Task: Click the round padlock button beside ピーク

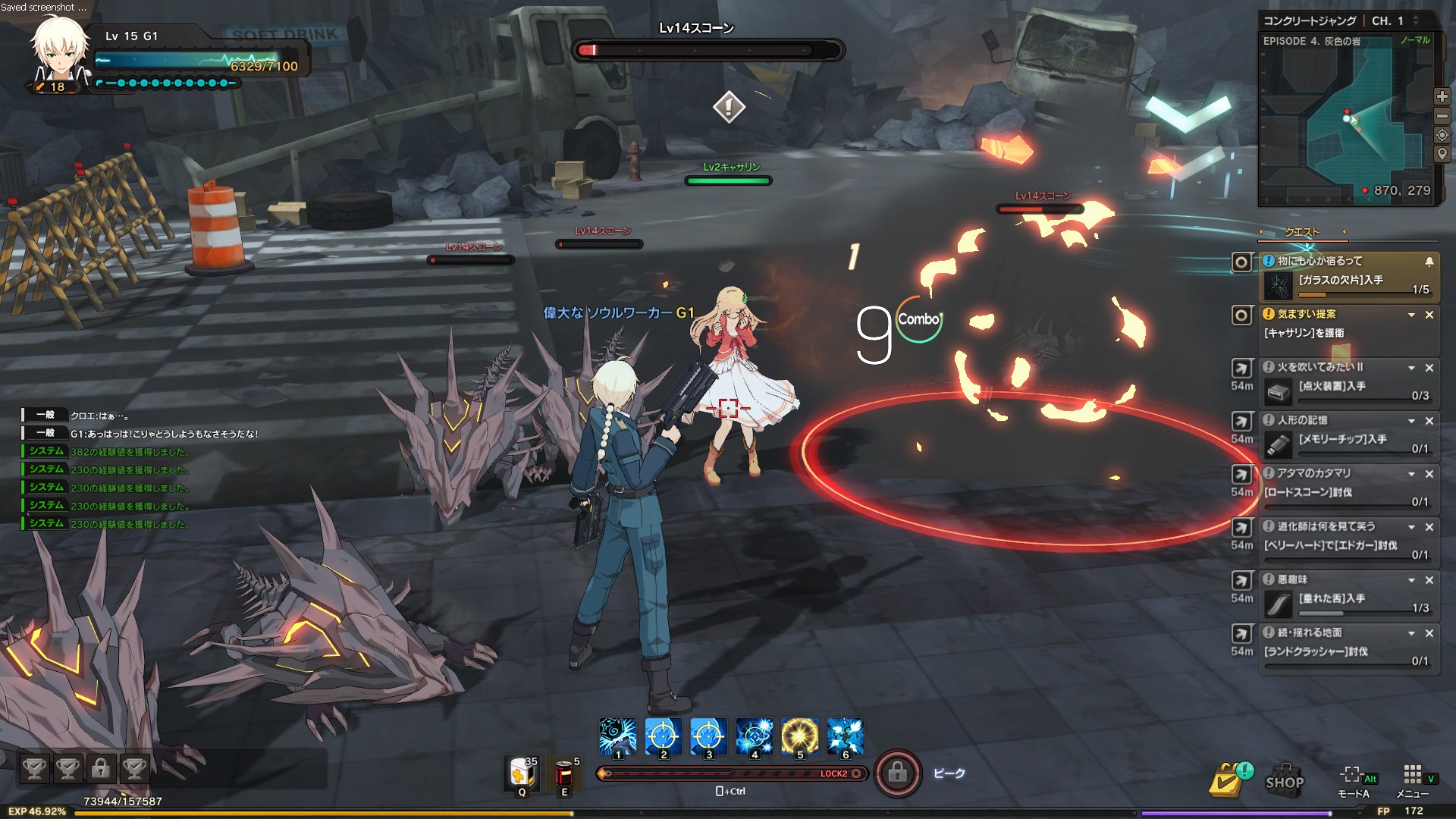Action: point(897,773)
